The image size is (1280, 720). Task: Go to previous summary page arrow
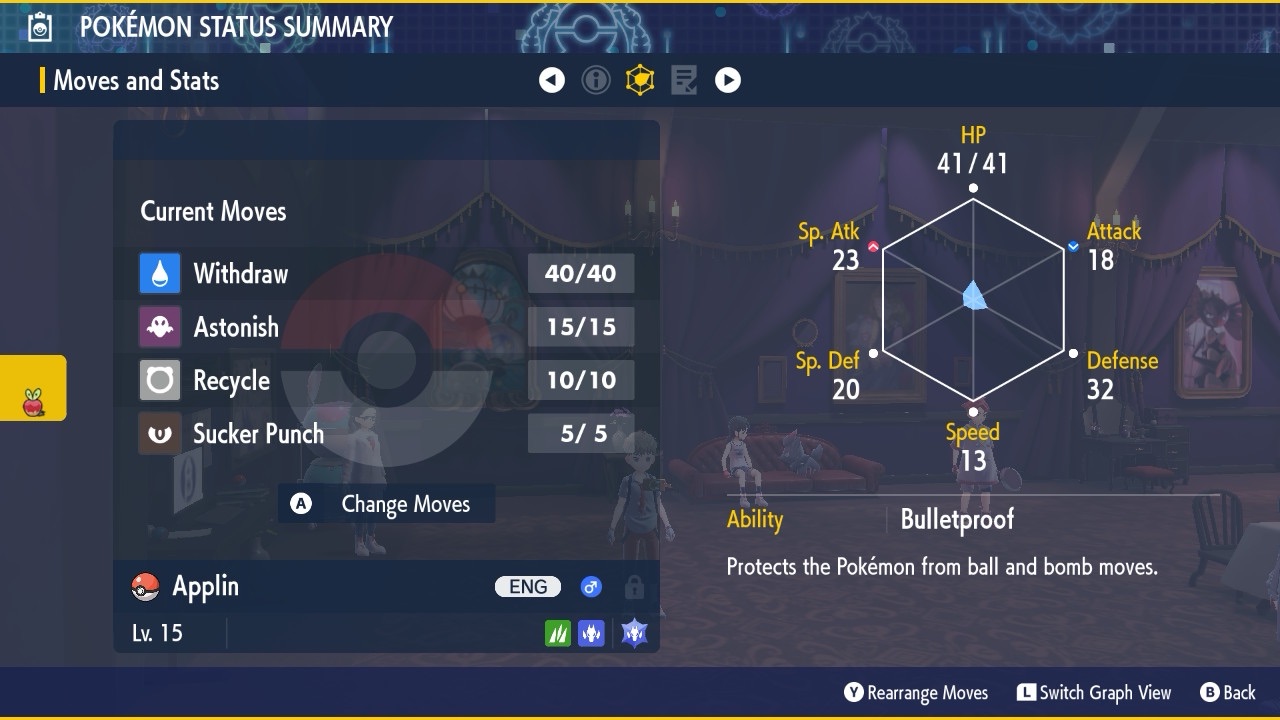click(x=552, y=80)
